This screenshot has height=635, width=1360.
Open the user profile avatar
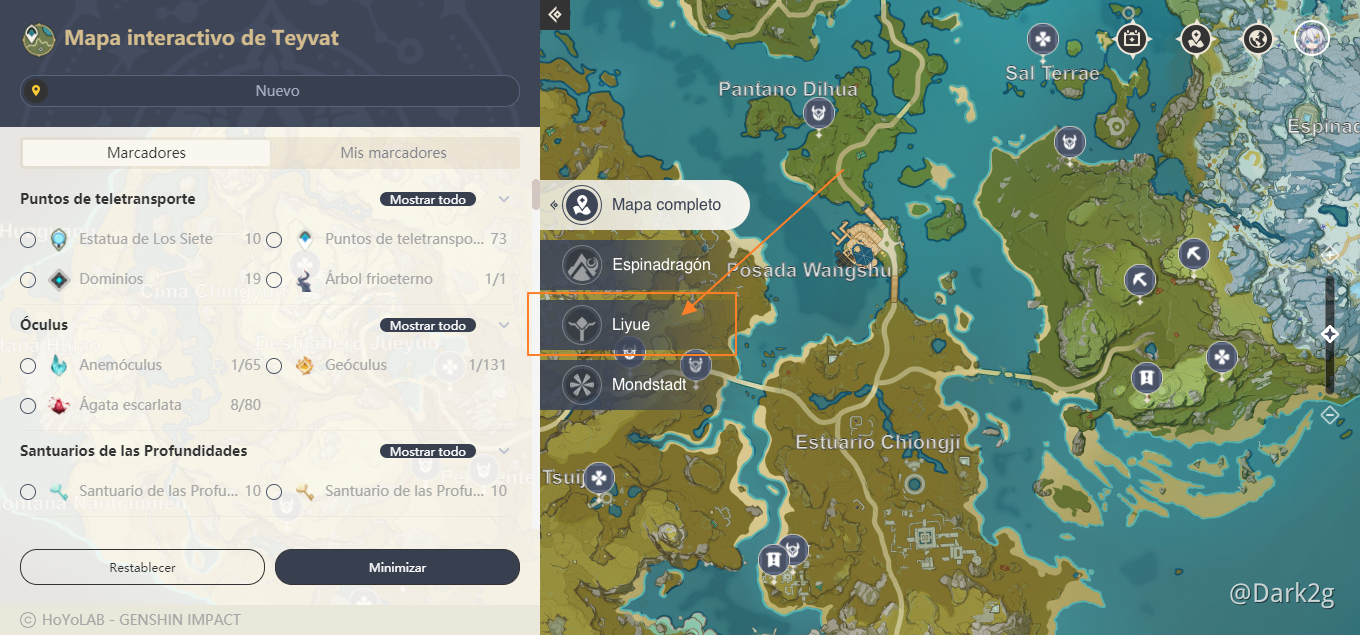[x=1311, y=39]
